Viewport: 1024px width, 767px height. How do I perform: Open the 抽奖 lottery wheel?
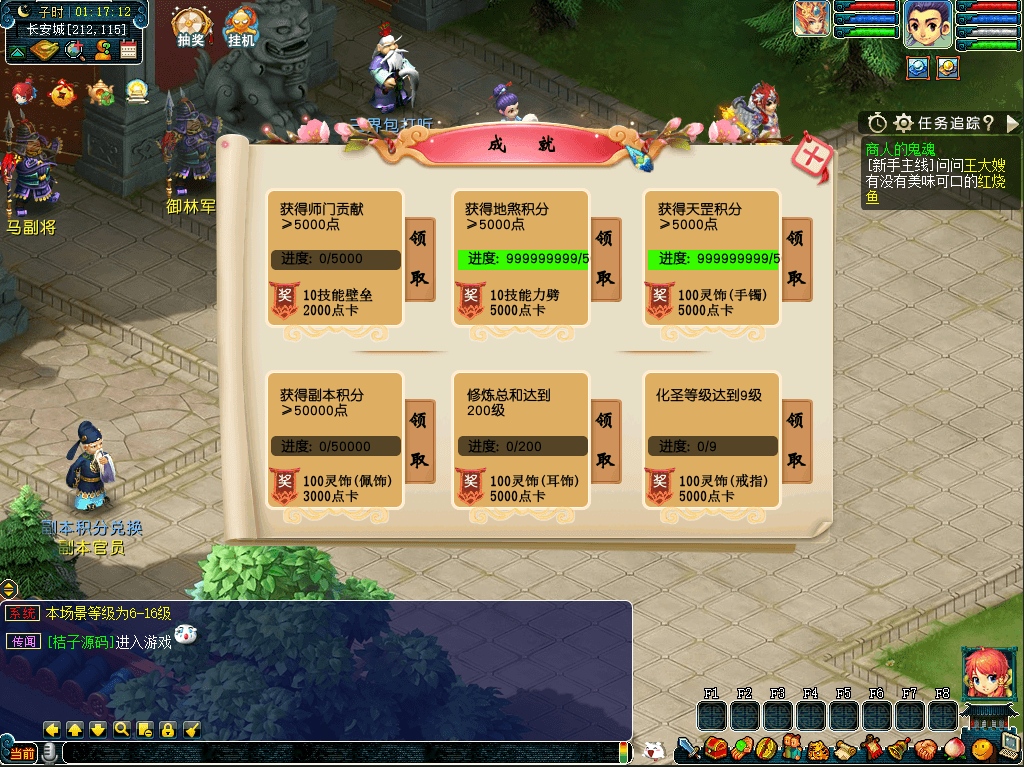point(190,27)
